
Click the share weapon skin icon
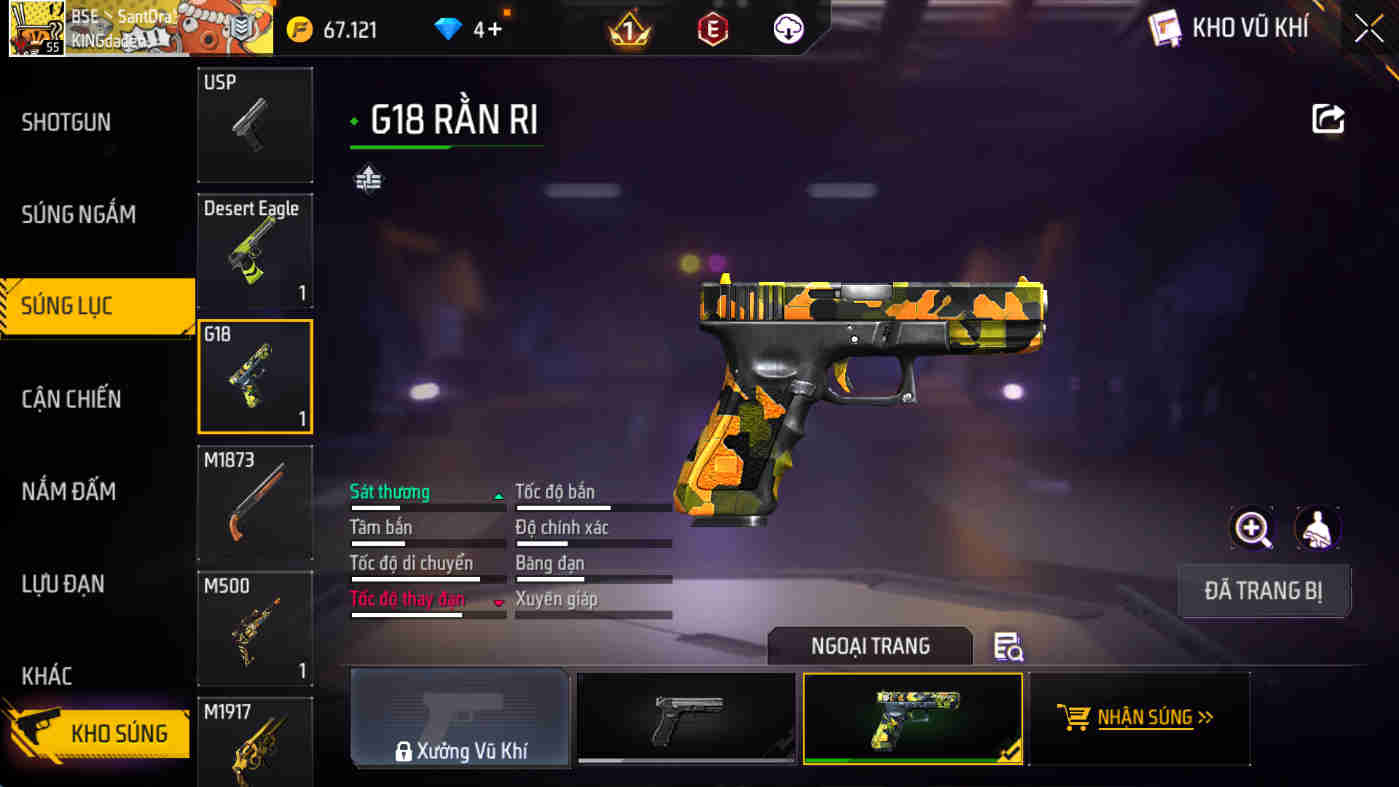point(1328,118)
